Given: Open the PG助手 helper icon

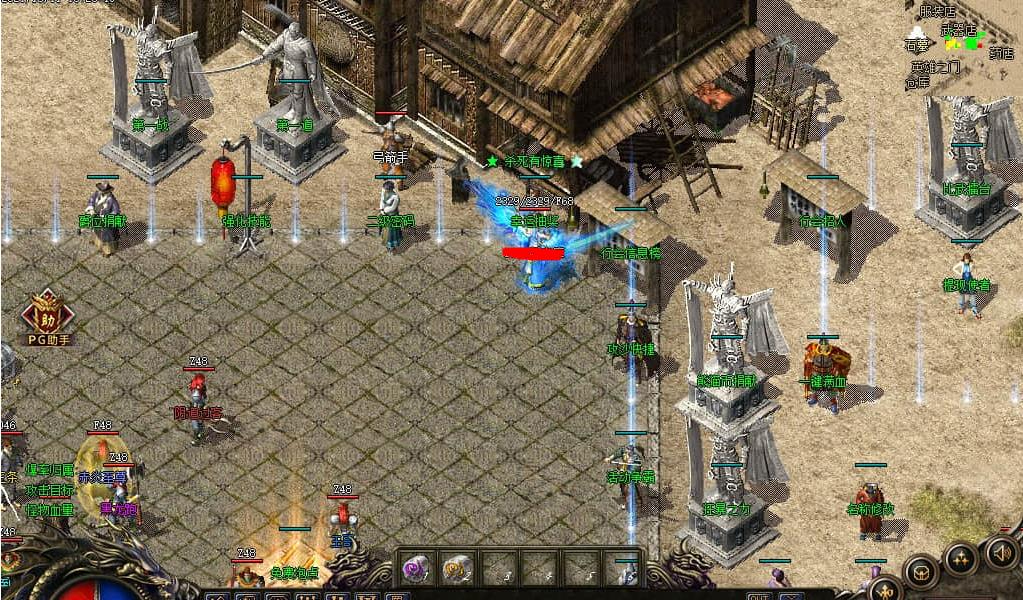Looking at the screenshot, I should click(47, 318).
